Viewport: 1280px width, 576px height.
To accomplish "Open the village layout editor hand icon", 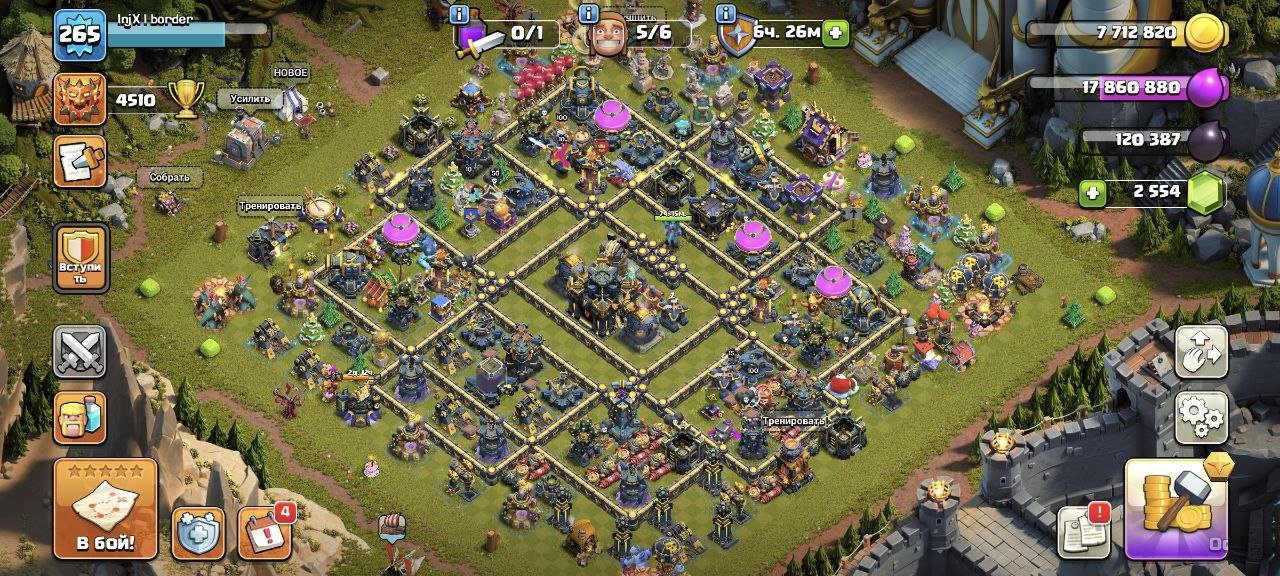I will tap(1201, 352).
